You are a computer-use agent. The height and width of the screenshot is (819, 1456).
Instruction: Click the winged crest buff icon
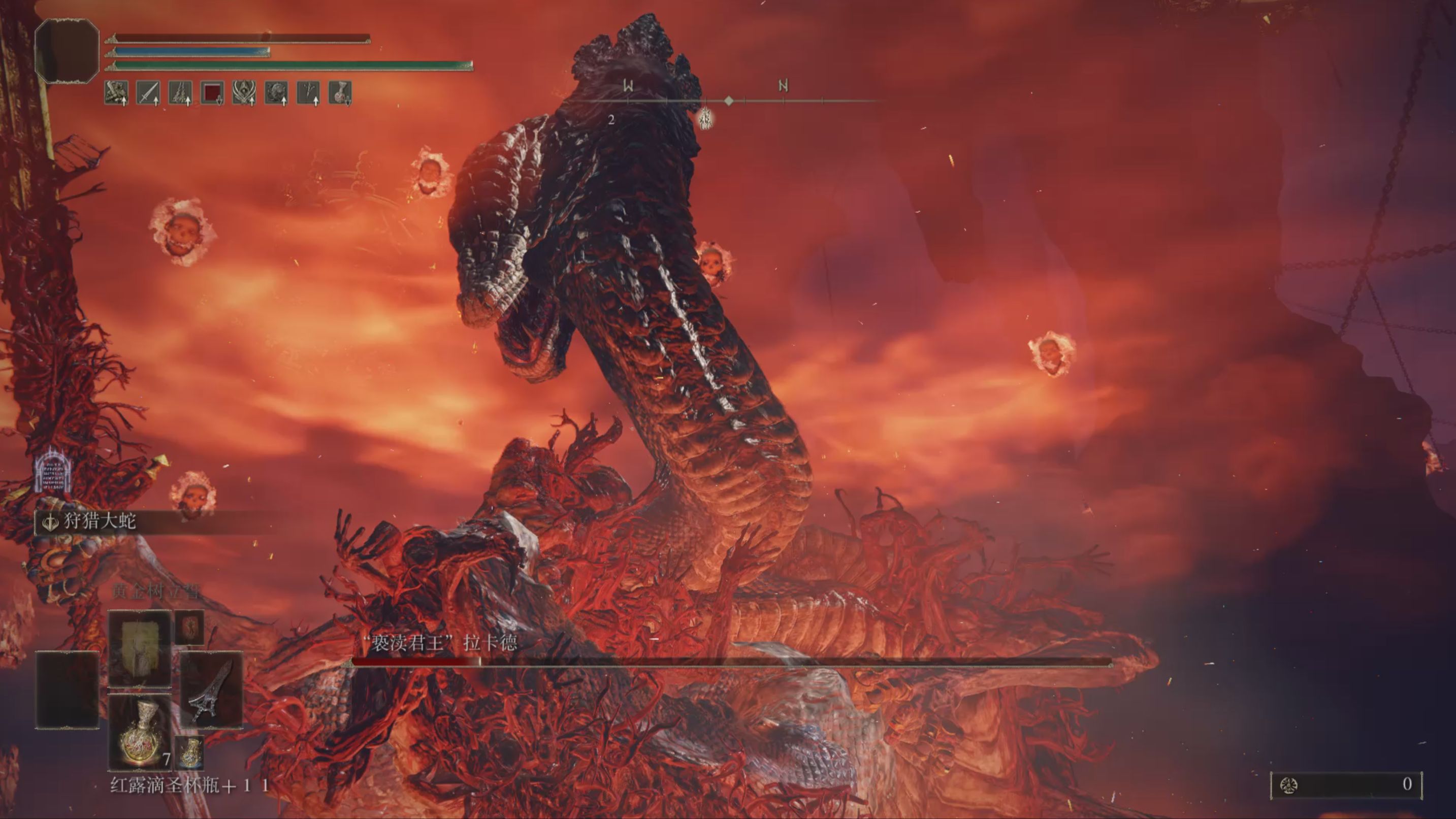click(244, 92)
